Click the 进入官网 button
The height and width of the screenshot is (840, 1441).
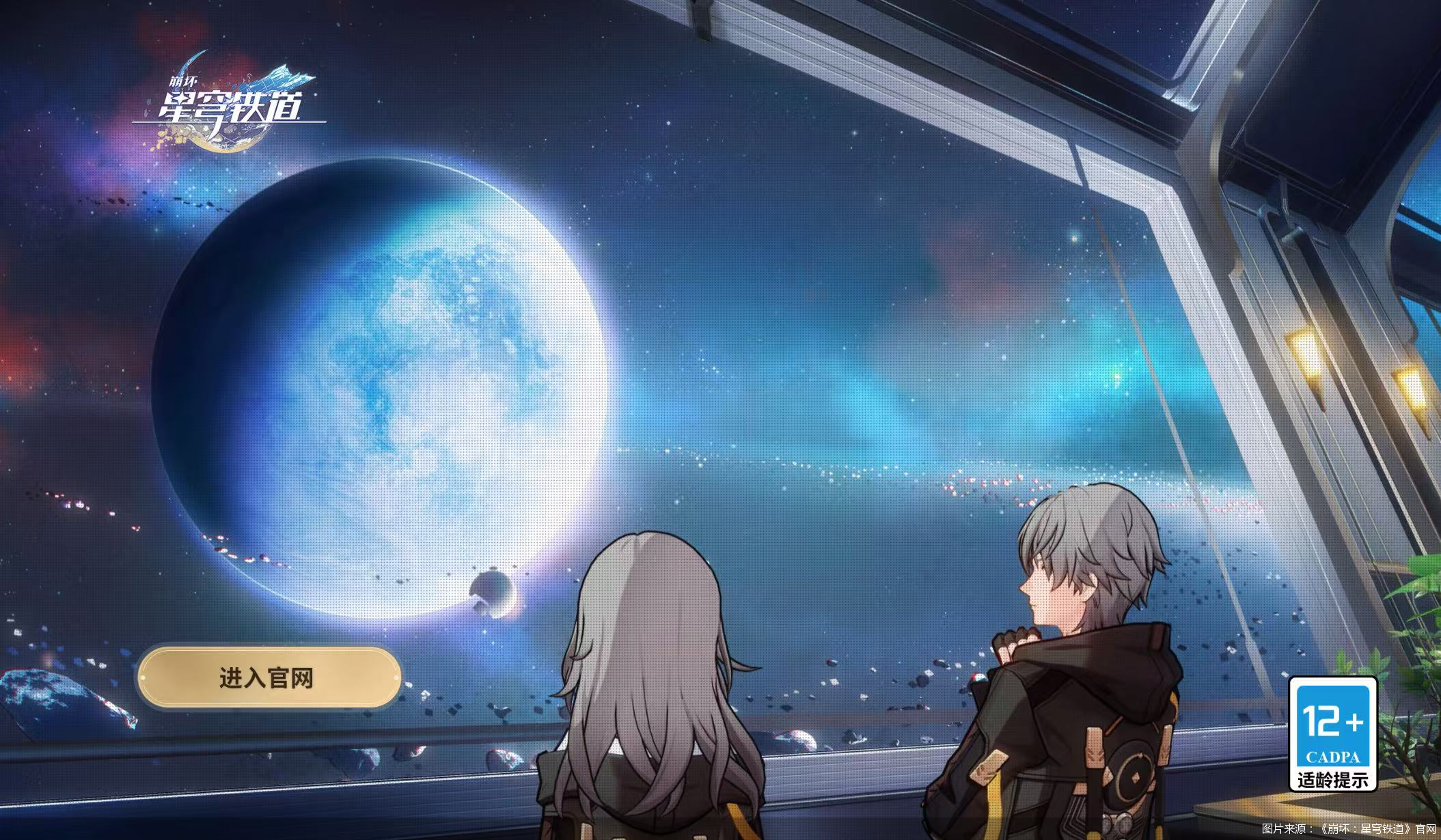point(268,678)
